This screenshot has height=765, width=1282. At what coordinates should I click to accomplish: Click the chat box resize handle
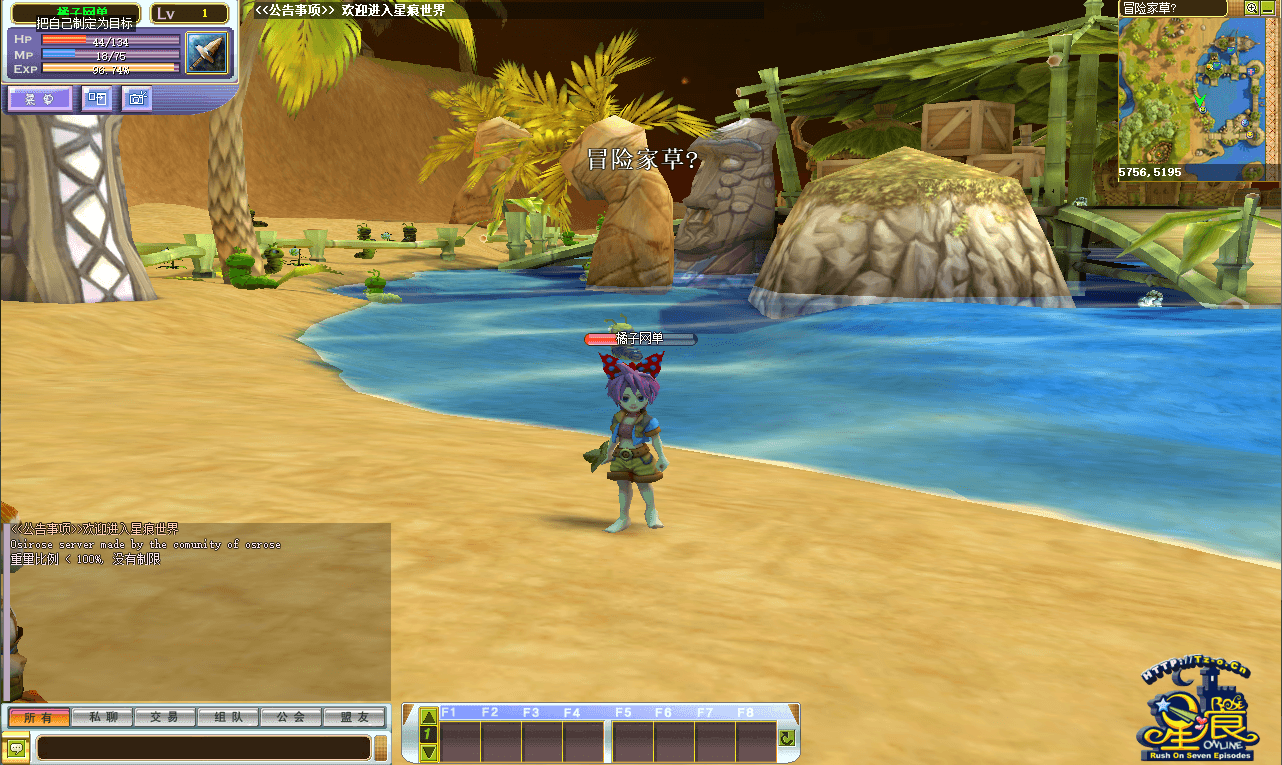[x=381, y=747]
